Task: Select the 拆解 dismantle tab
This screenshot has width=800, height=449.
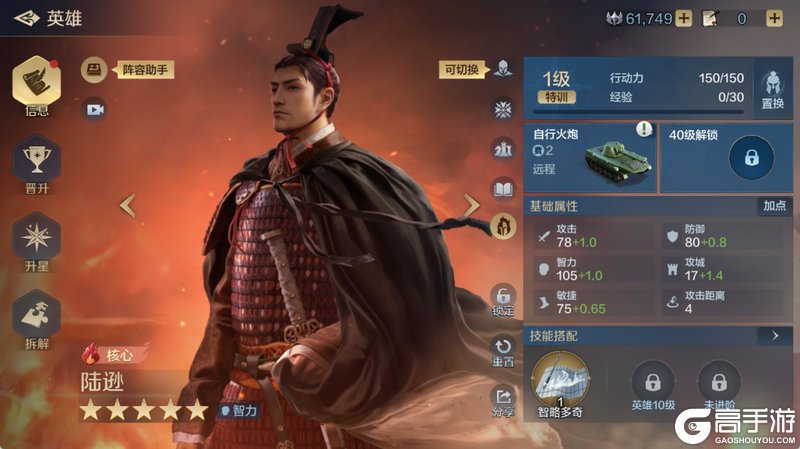Action: [37, 315]
